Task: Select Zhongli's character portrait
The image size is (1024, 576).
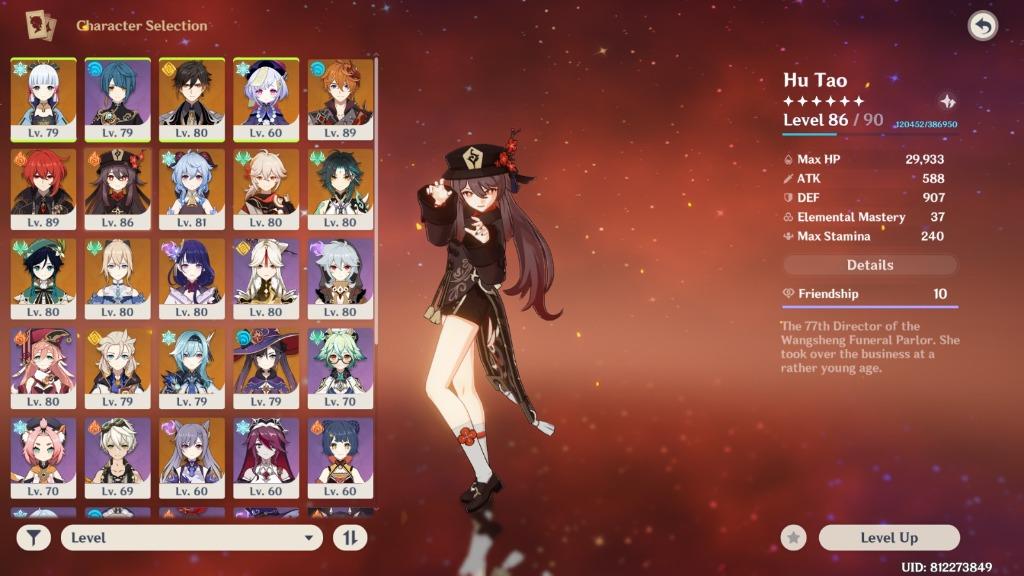Action: coord(191,98)
